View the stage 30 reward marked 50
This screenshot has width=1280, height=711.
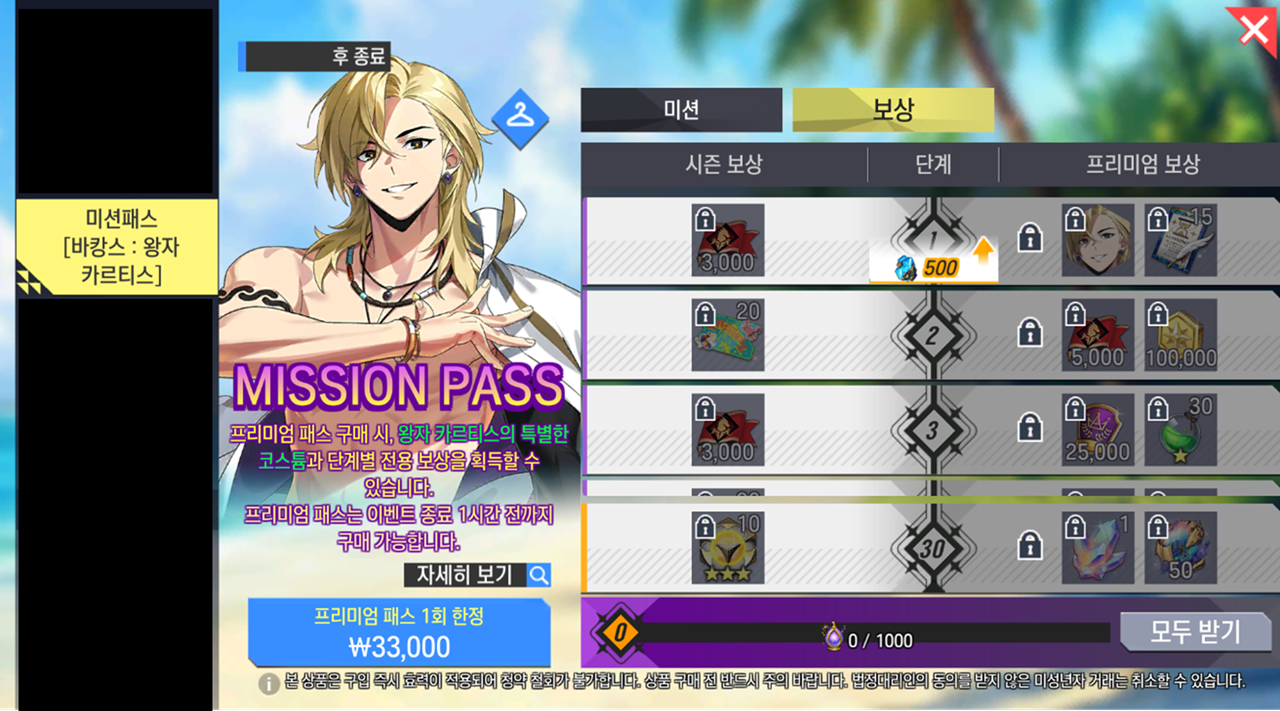[x=1181, y=548]
